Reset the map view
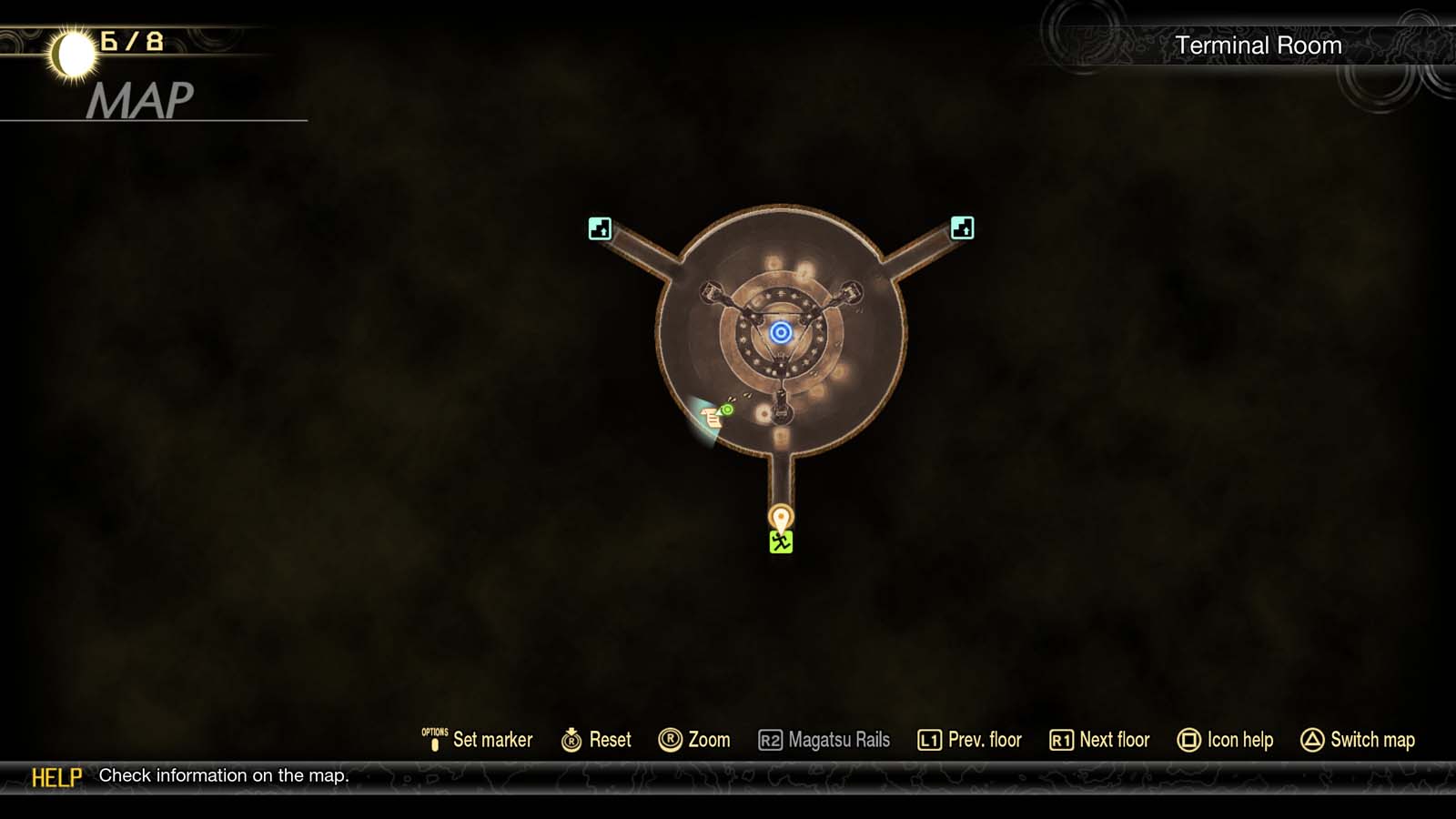The height and width of the screenshot is (819, 1456). point(610,740)
